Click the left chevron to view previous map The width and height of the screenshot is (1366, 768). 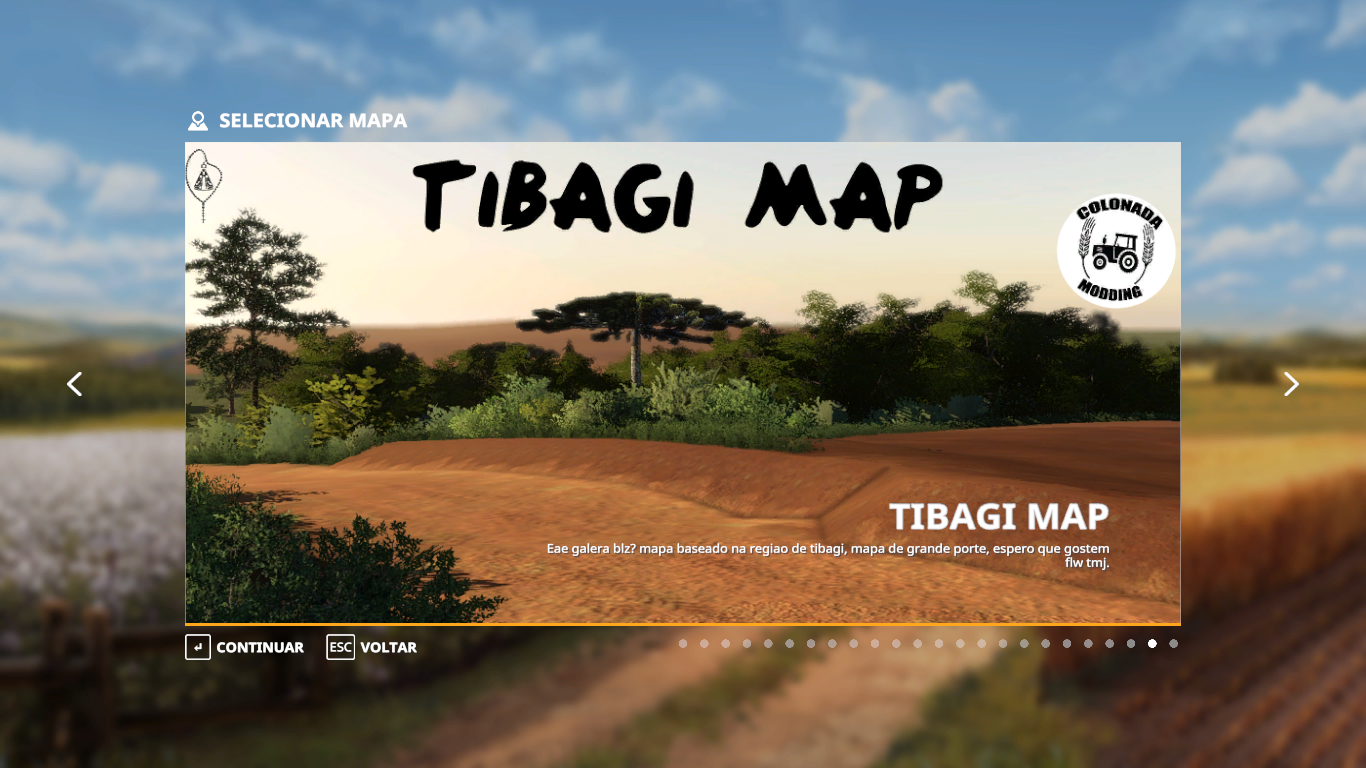74,384
